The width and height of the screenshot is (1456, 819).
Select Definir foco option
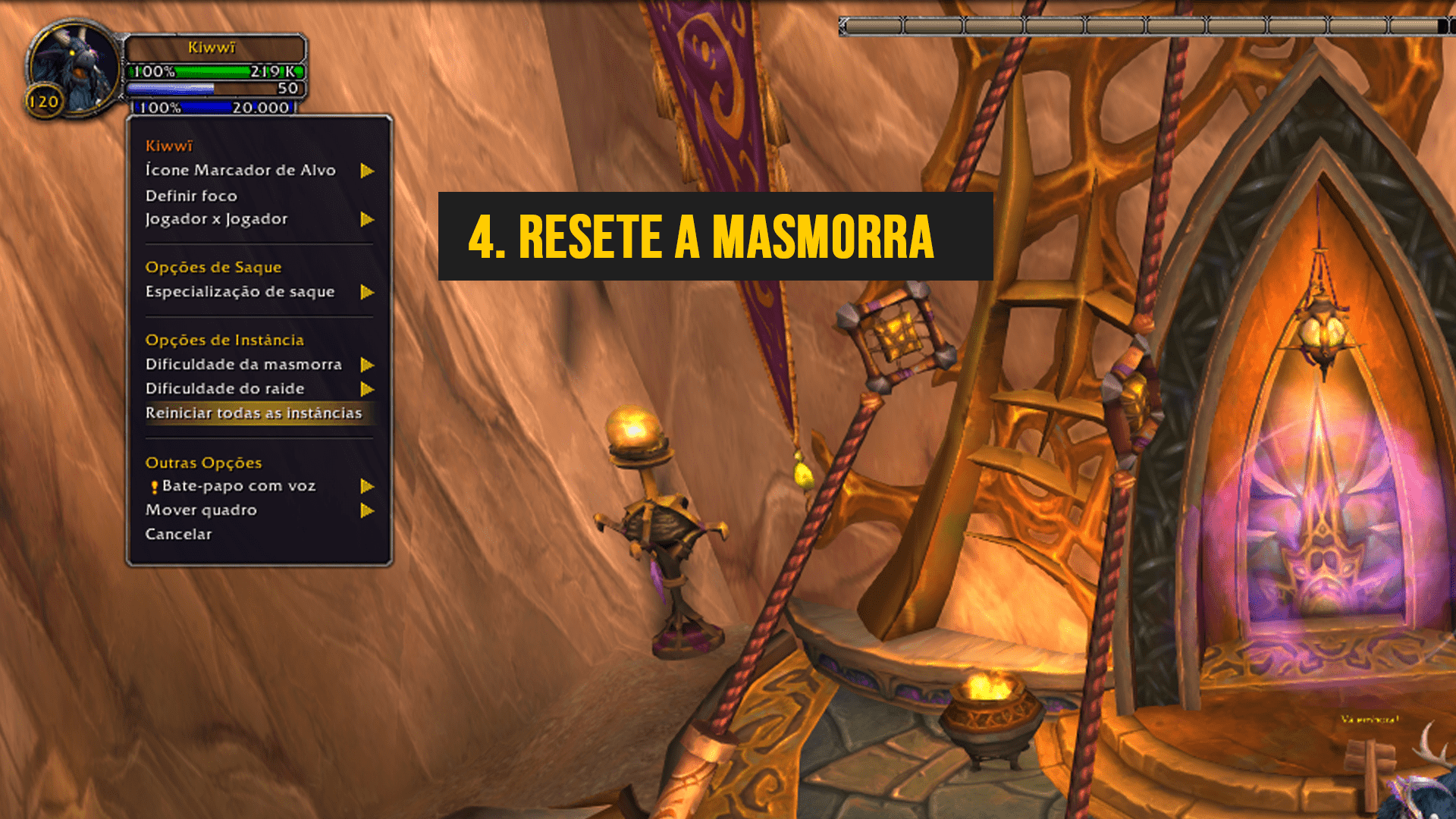point(191,196)
